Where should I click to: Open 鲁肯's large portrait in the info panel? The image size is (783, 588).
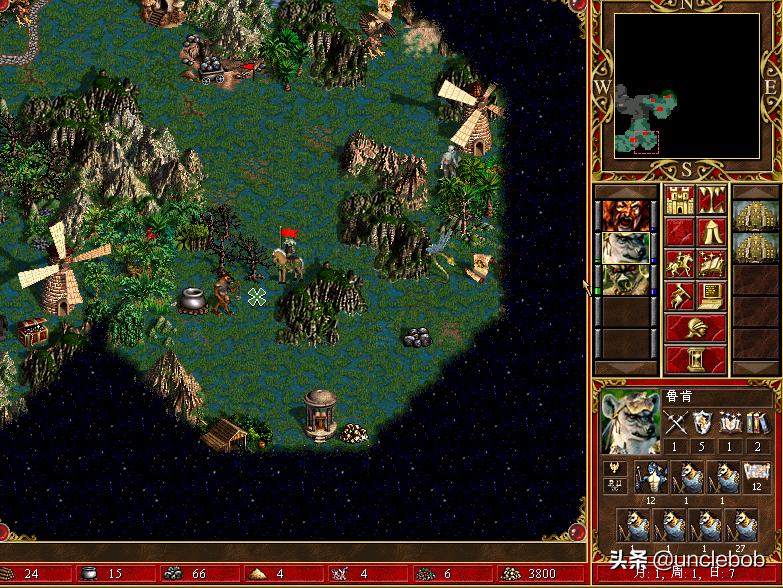pos(630,422)
